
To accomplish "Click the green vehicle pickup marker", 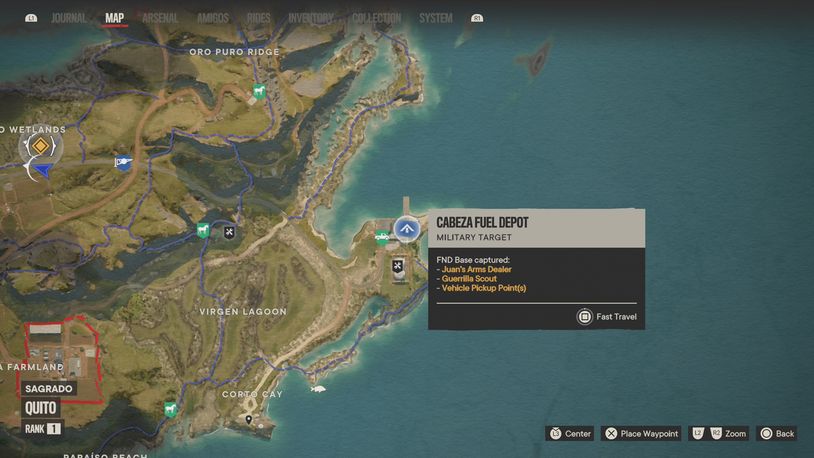I will [x=381, y=238].
